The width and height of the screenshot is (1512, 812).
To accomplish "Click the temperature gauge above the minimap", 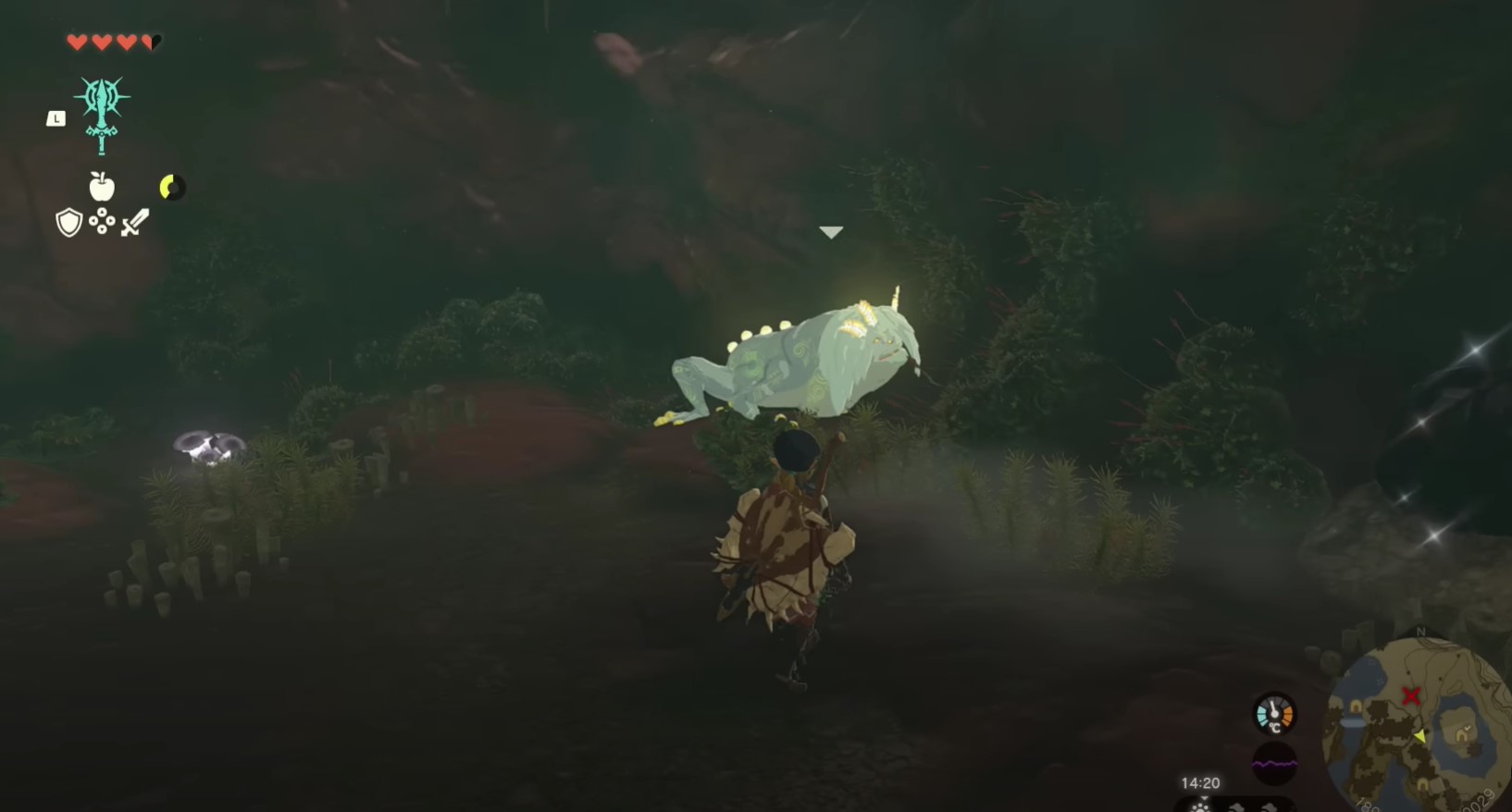I will pos(1274,714).
